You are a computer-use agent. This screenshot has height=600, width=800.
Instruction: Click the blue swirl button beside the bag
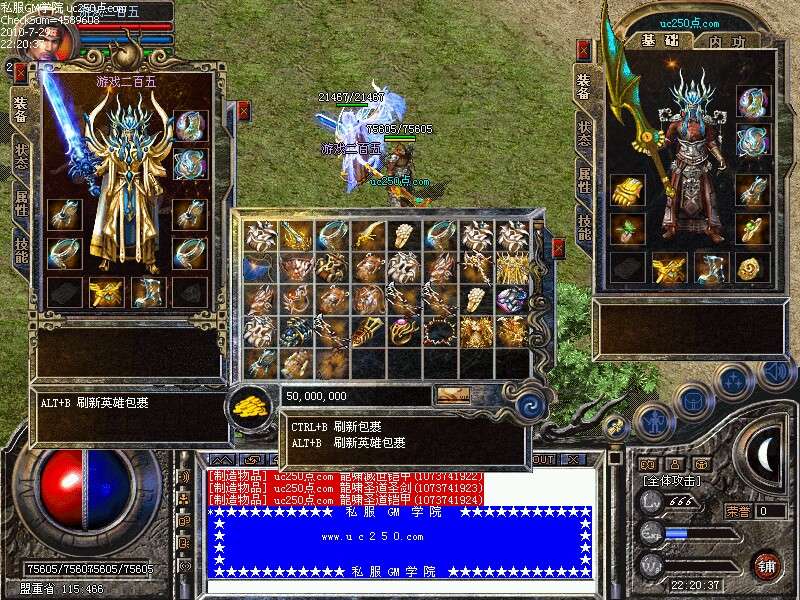coord(530,405)
